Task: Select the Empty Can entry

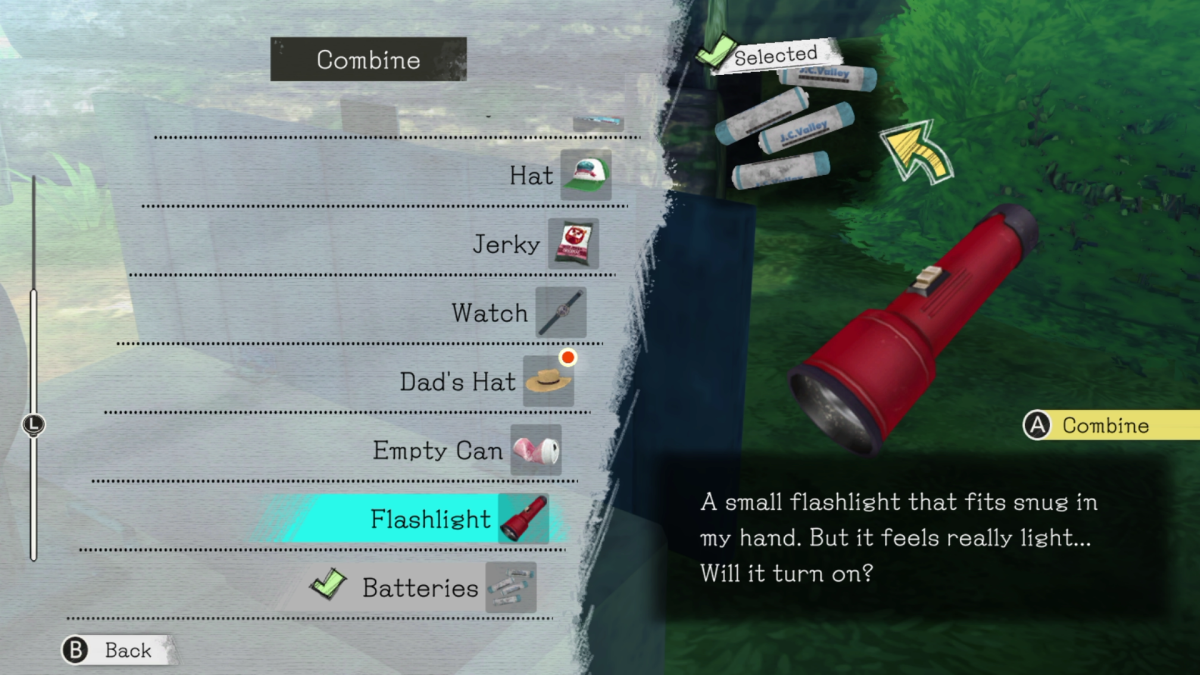Action: coord(465,451)
